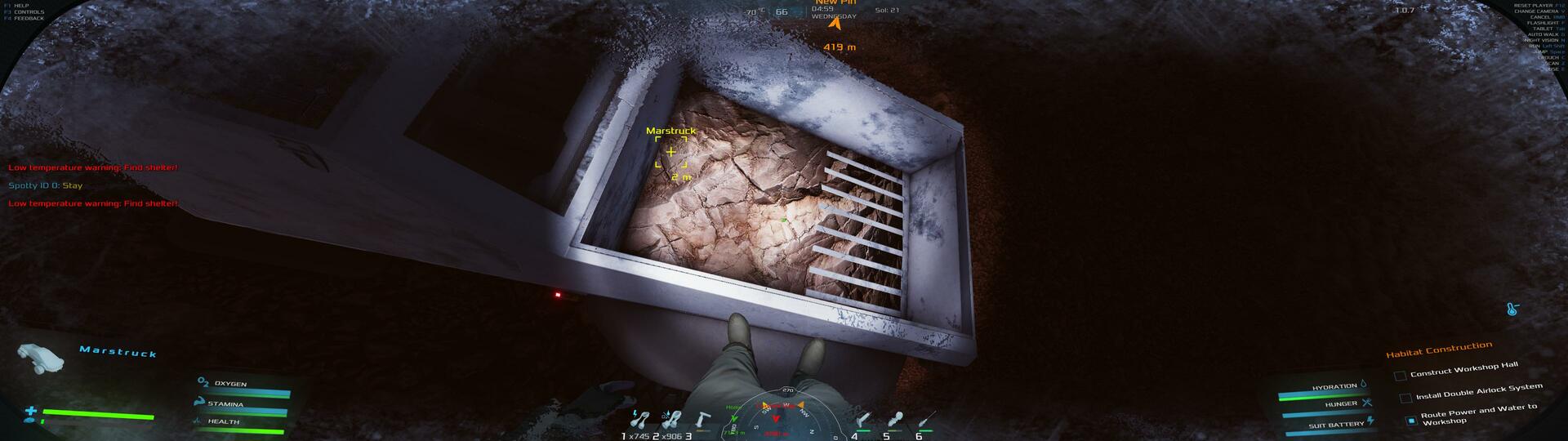Select the Marstruck rover vehicle icon
The image size is (1568, 441).
click(41, 356)
